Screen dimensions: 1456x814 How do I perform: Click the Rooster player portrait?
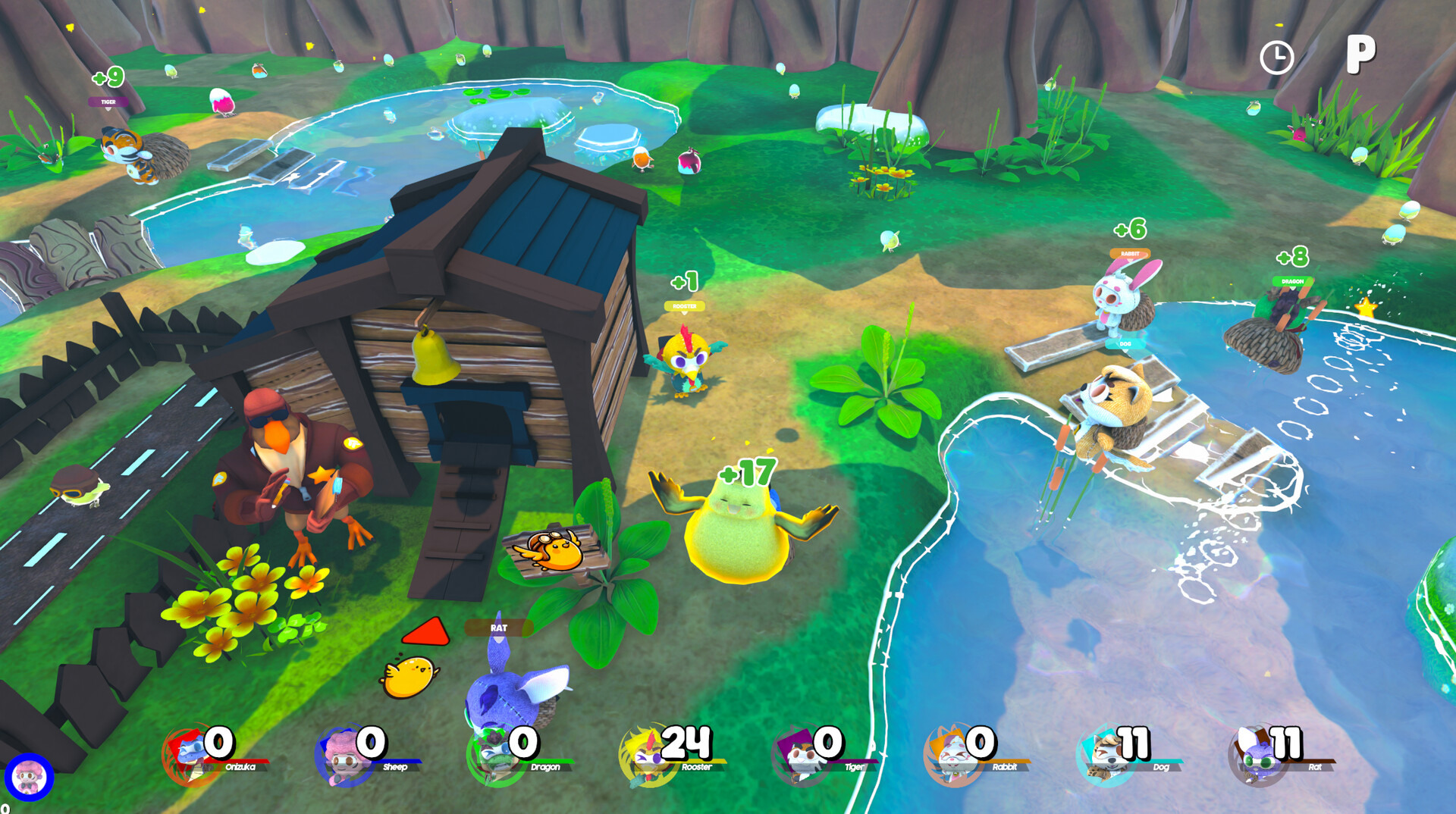(x=646, y=757)
